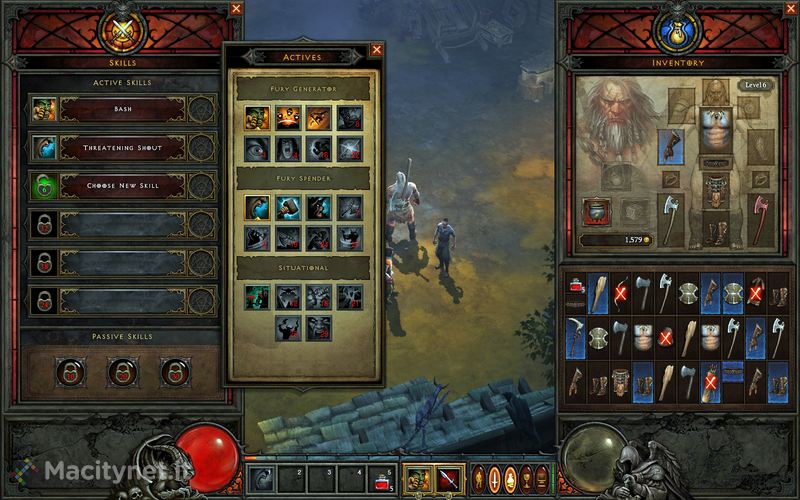Select the Threatening Shout skill row

(122, 147)
